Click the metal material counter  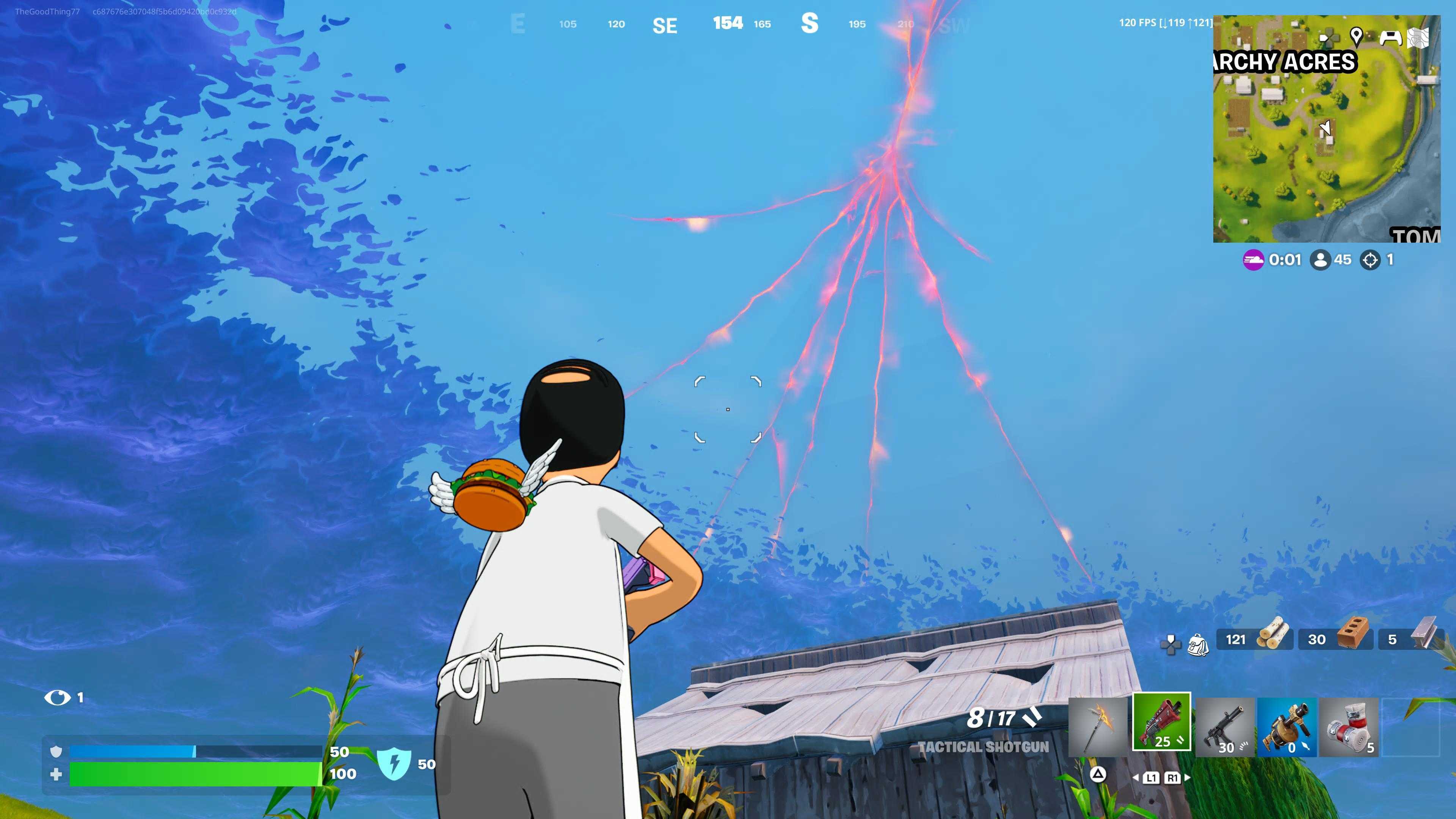coord(1411,639)
